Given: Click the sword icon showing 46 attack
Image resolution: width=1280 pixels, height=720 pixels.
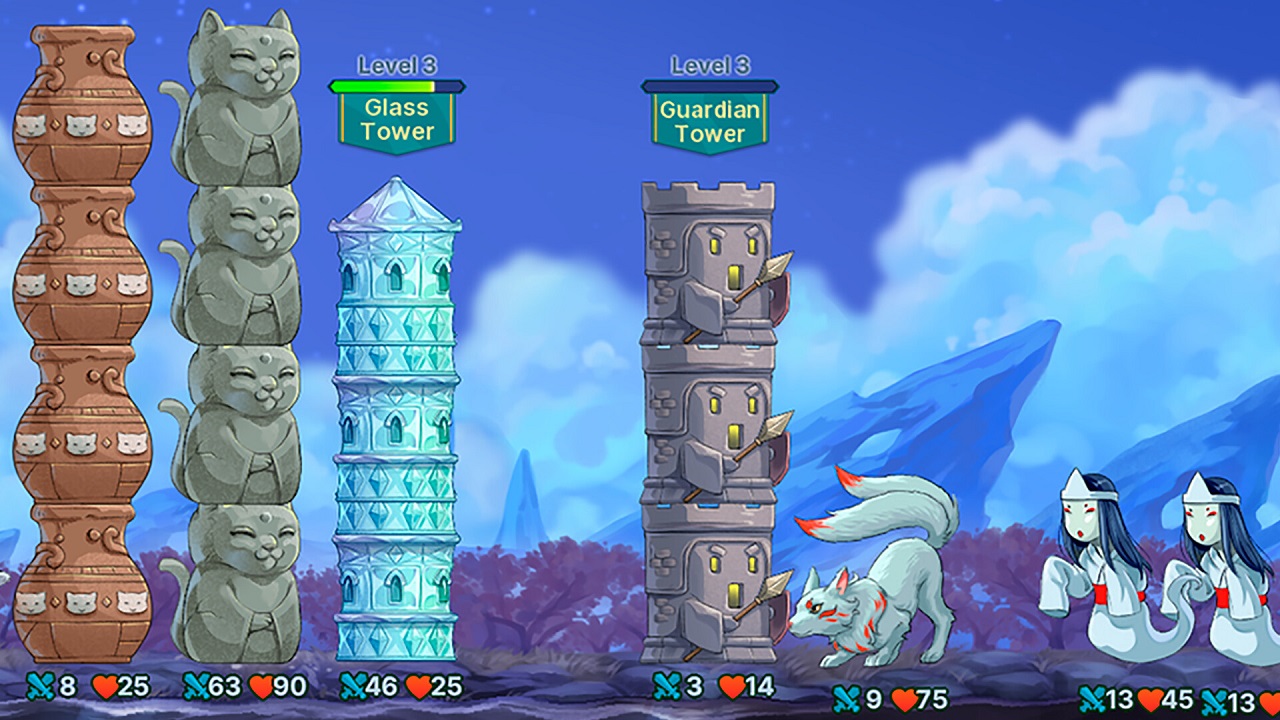Looking at the screenshot, I should [x=355, y=687].
